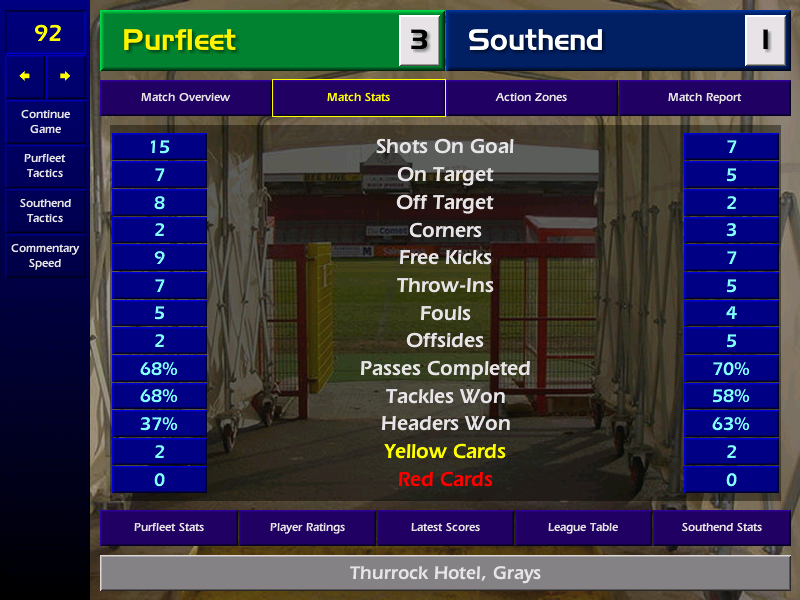The height and width of the screenshot is (600, 800).
Task: Open the Match Report tab
Action: (704, 98)
